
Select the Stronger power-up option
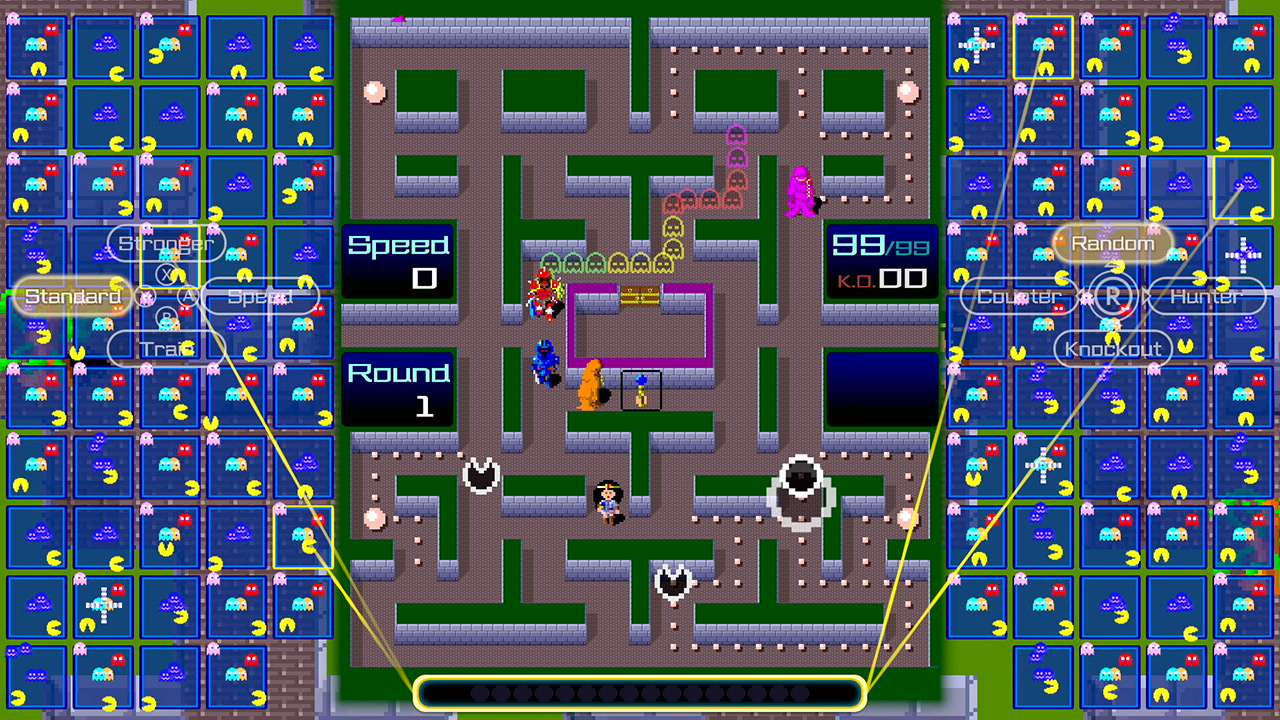(165, 243)
